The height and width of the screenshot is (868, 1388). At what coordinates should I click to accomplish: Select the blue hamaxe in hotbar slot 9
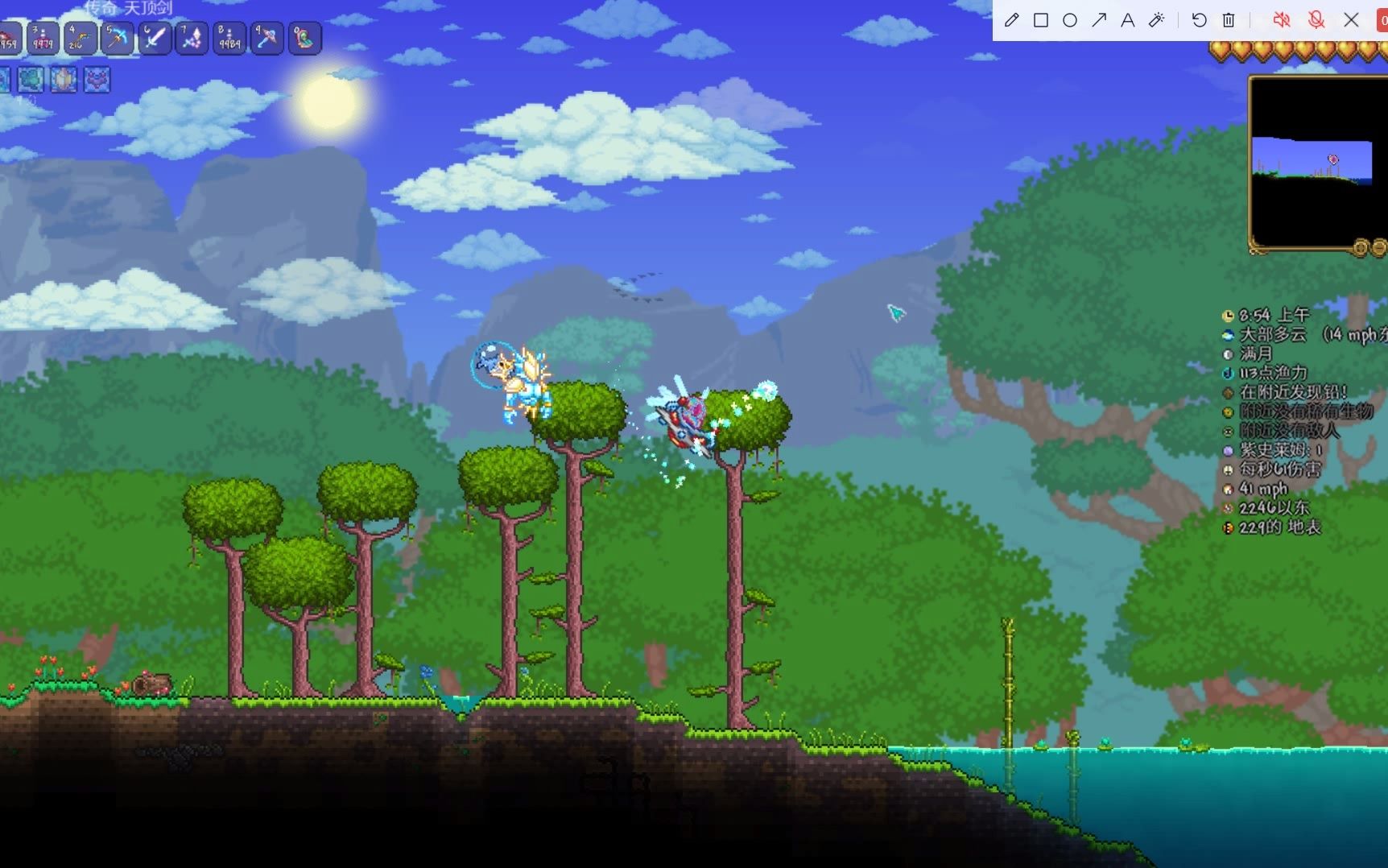click(266, 38)
